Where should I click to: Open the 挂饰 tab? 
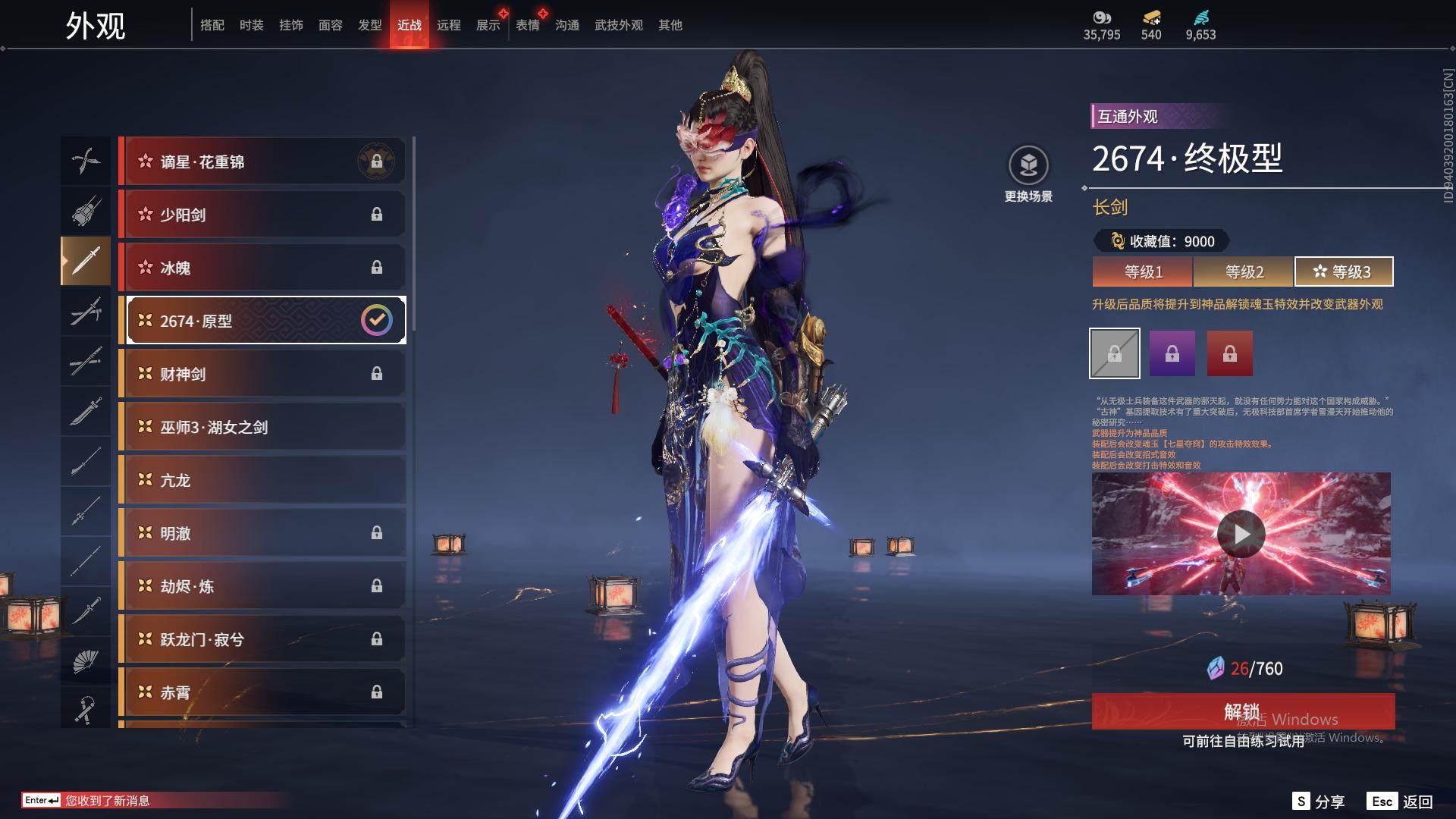[x=290, y=25]
